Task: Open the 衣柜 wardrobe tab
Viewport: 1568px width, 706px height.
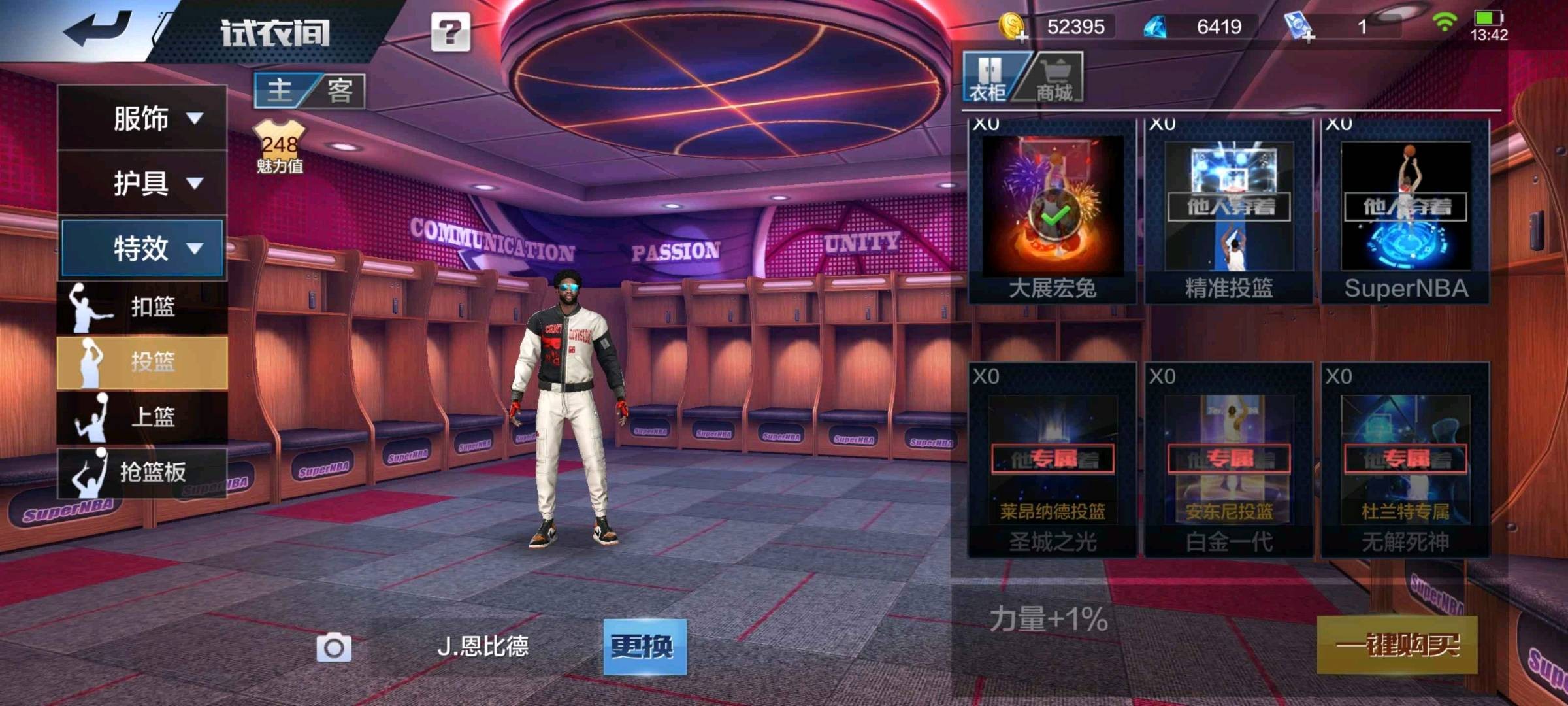Action: 988,78
